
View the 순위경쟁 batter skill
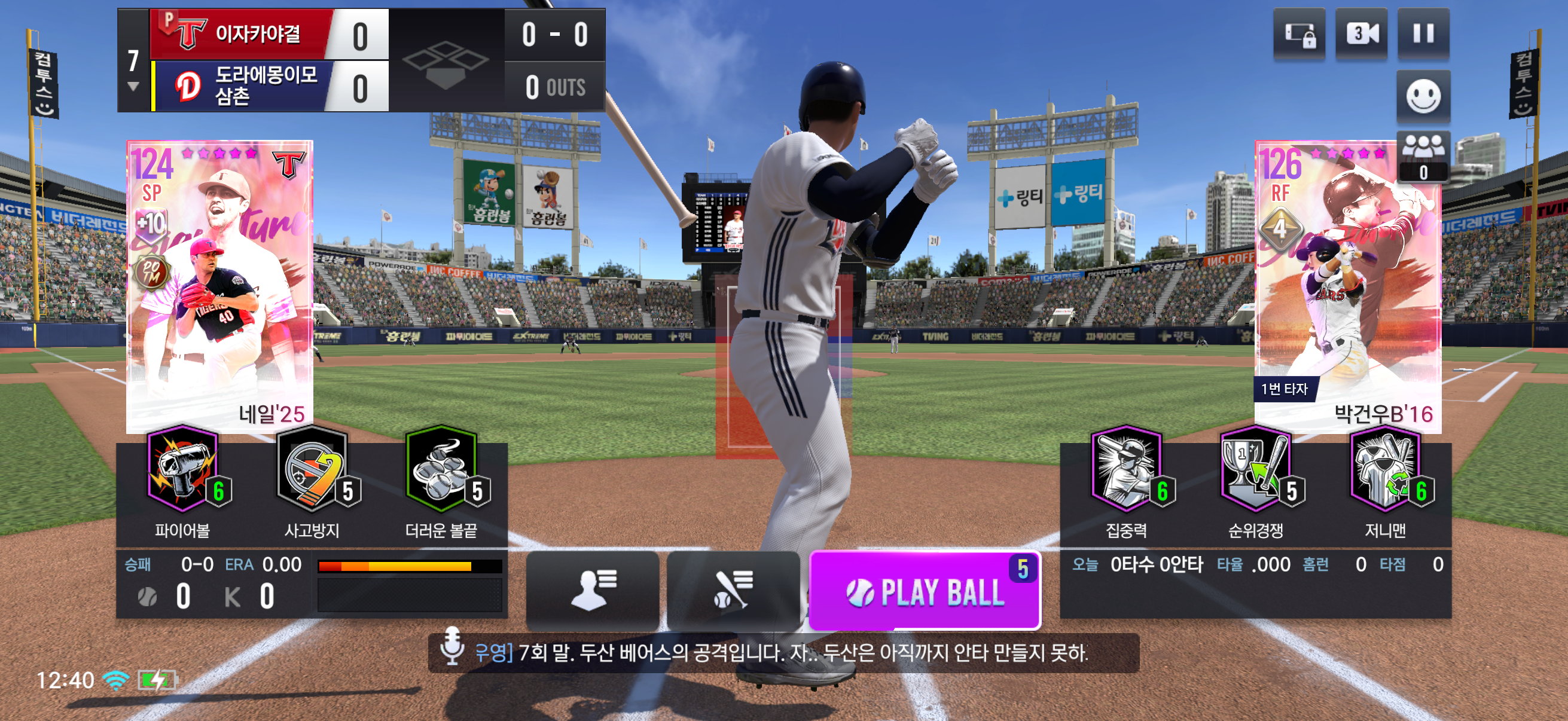pyautogui.click(x=1255, y=471)
